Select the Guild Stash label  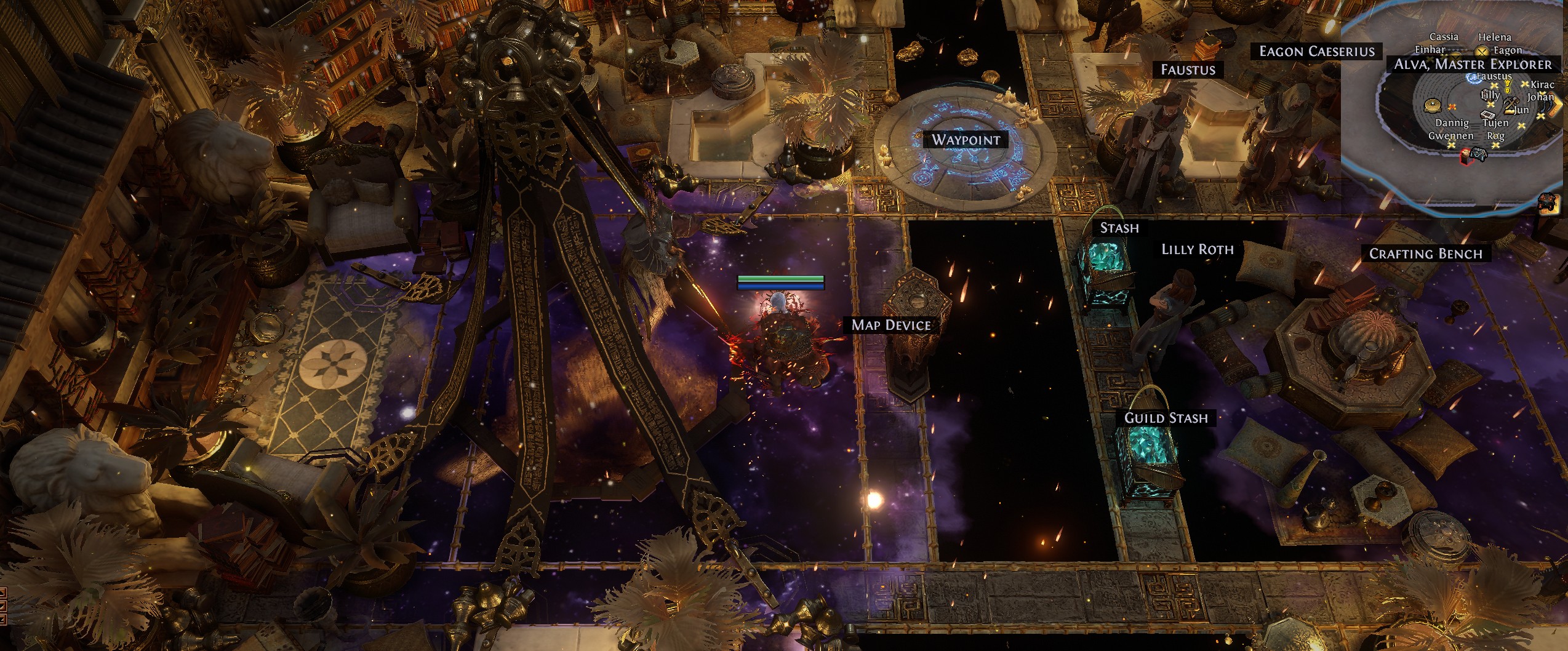pos(1166,418)
